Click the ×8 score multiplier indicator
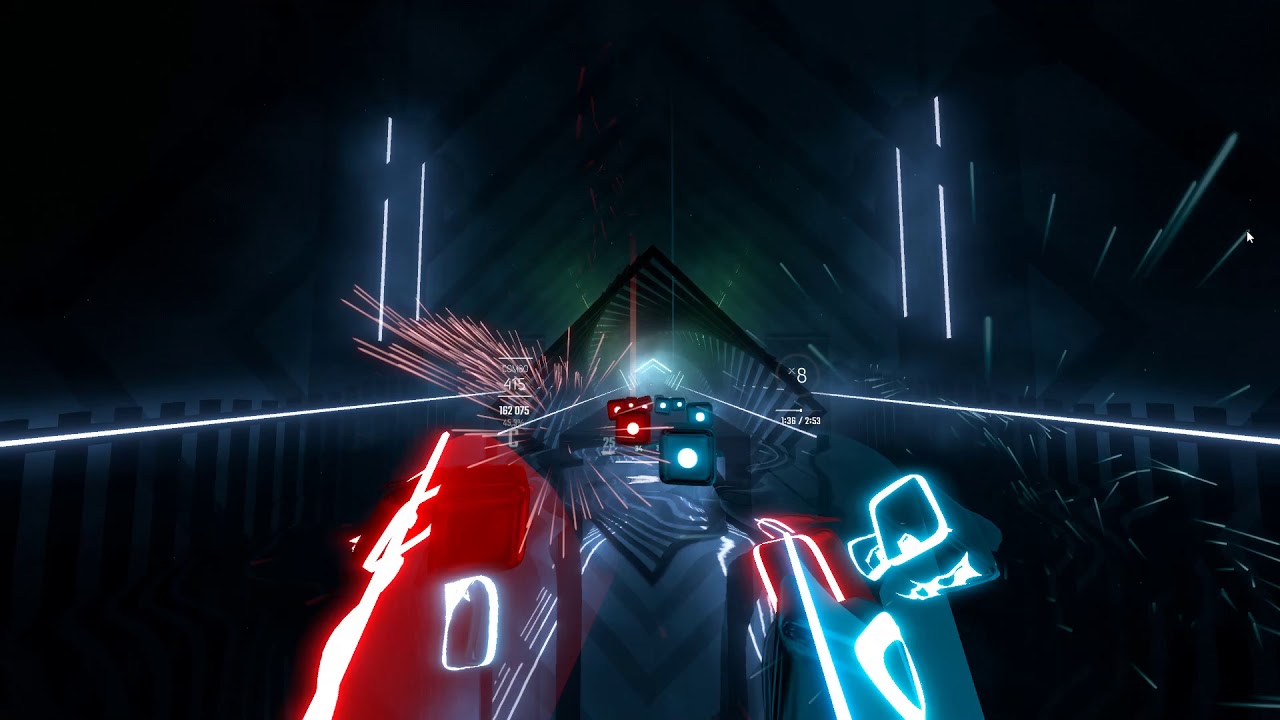This screenshot has width=1280, height=720. (798, 374)
